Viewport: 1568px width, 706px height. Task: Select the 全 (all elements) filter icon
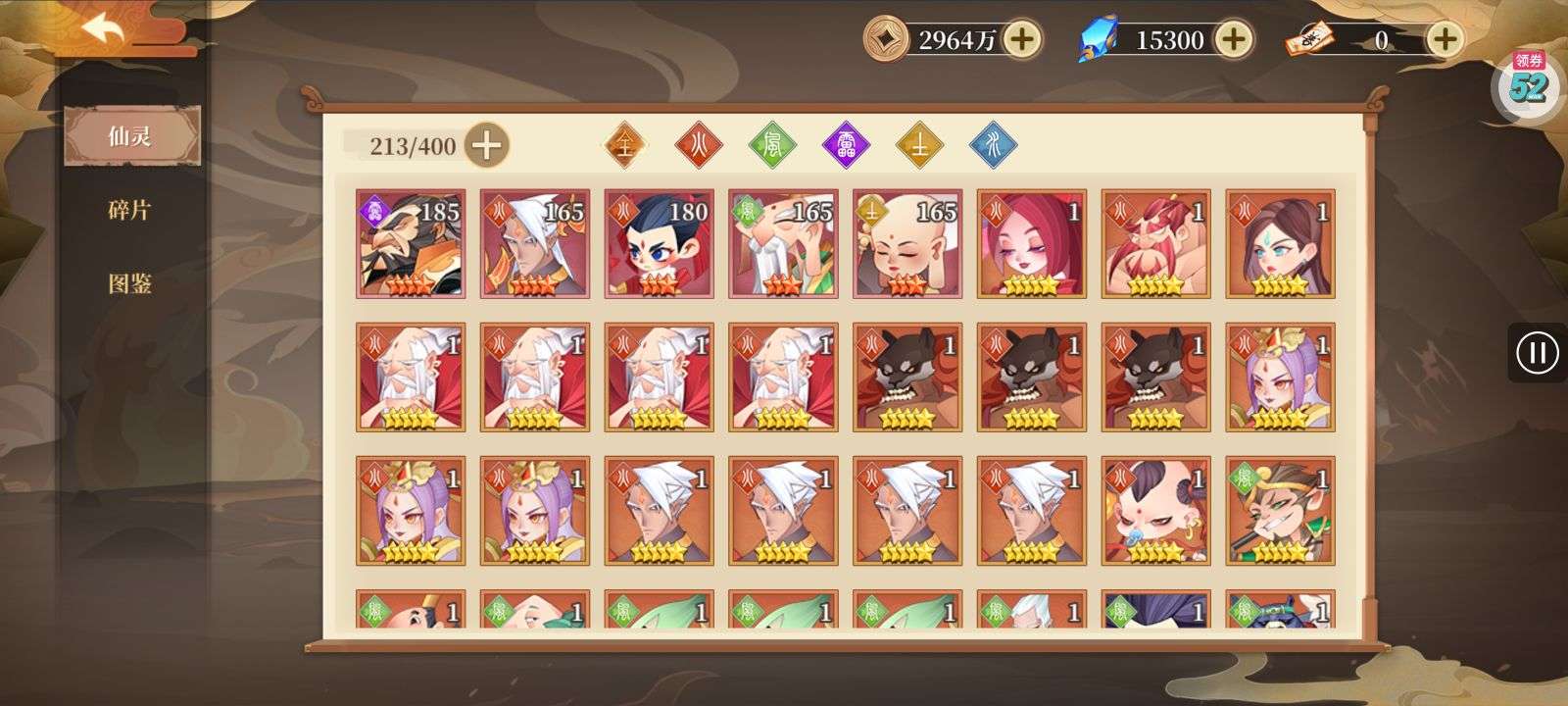pyautogui.click(x=626, y=143)
